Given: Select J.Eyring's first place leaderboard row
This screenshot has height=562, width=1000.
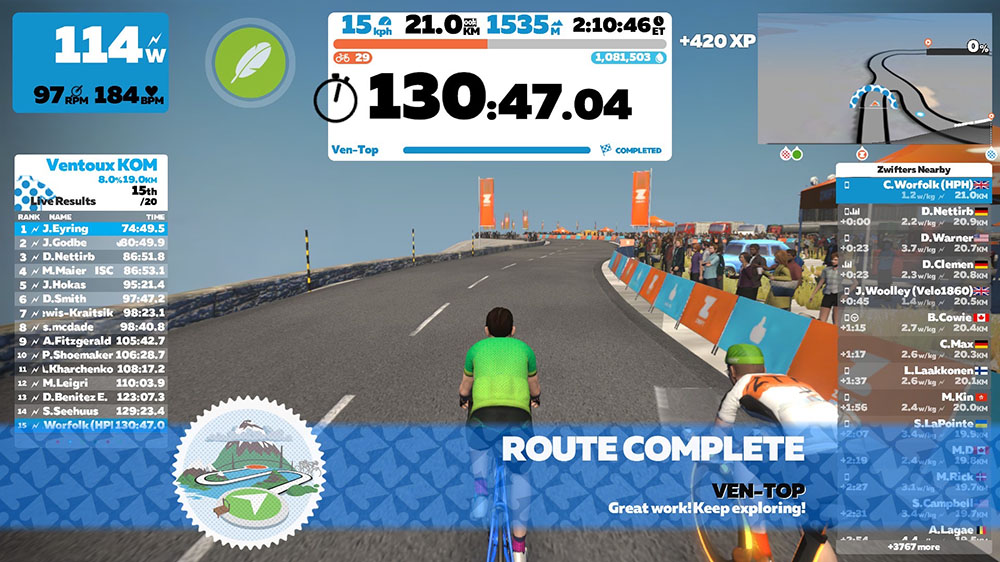Looking at the screenshot, I should coord(91,229).
